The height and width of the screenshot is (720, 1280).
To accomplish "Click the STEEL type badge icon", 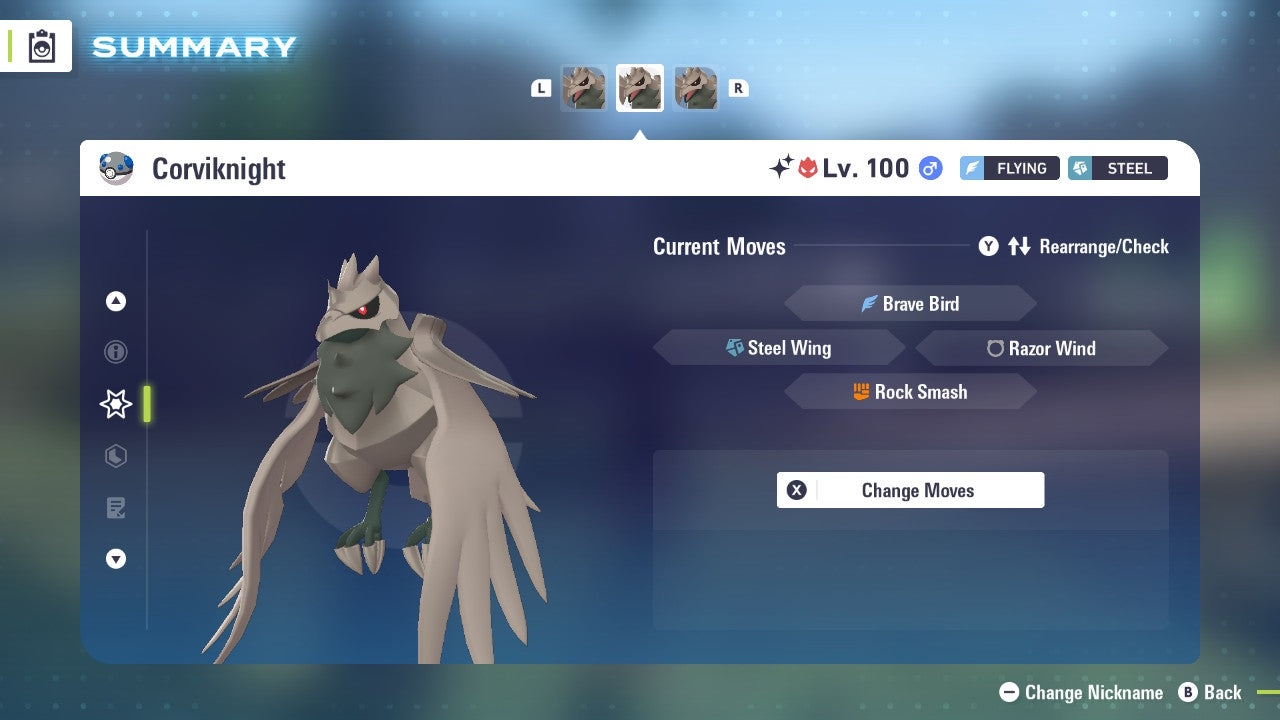I will click(1080, 168).
